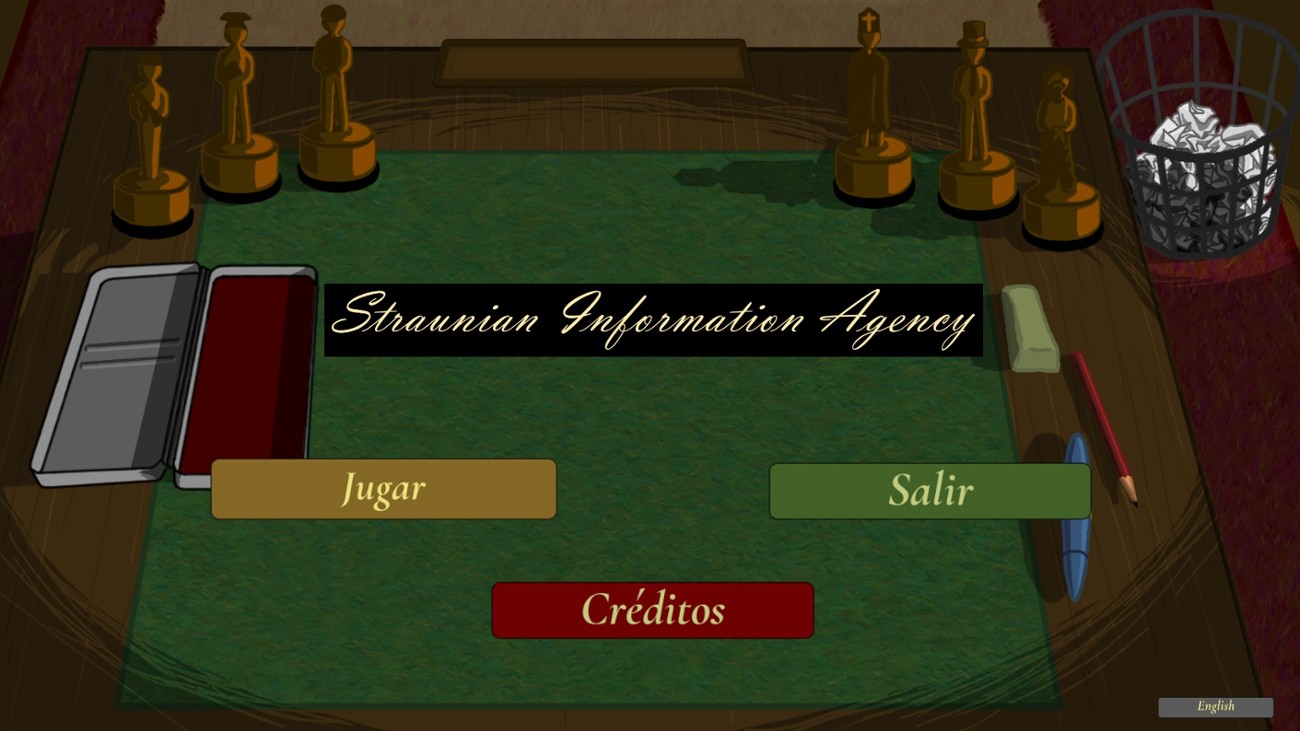
Task: Click the graduate figurine on the left
Action: (240, 100)
